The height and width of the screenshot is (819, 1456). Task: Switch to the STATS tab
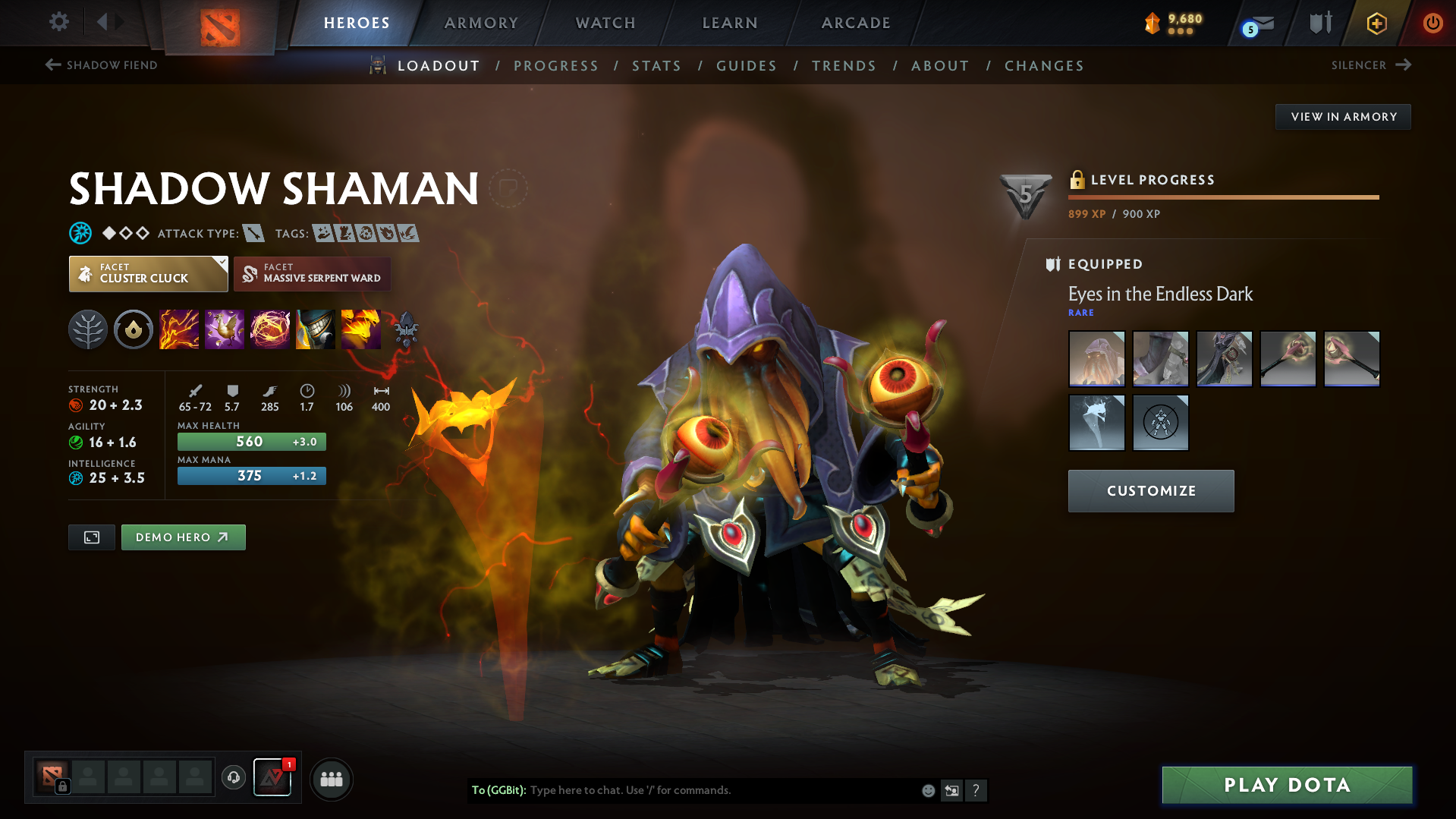[656, 66]
